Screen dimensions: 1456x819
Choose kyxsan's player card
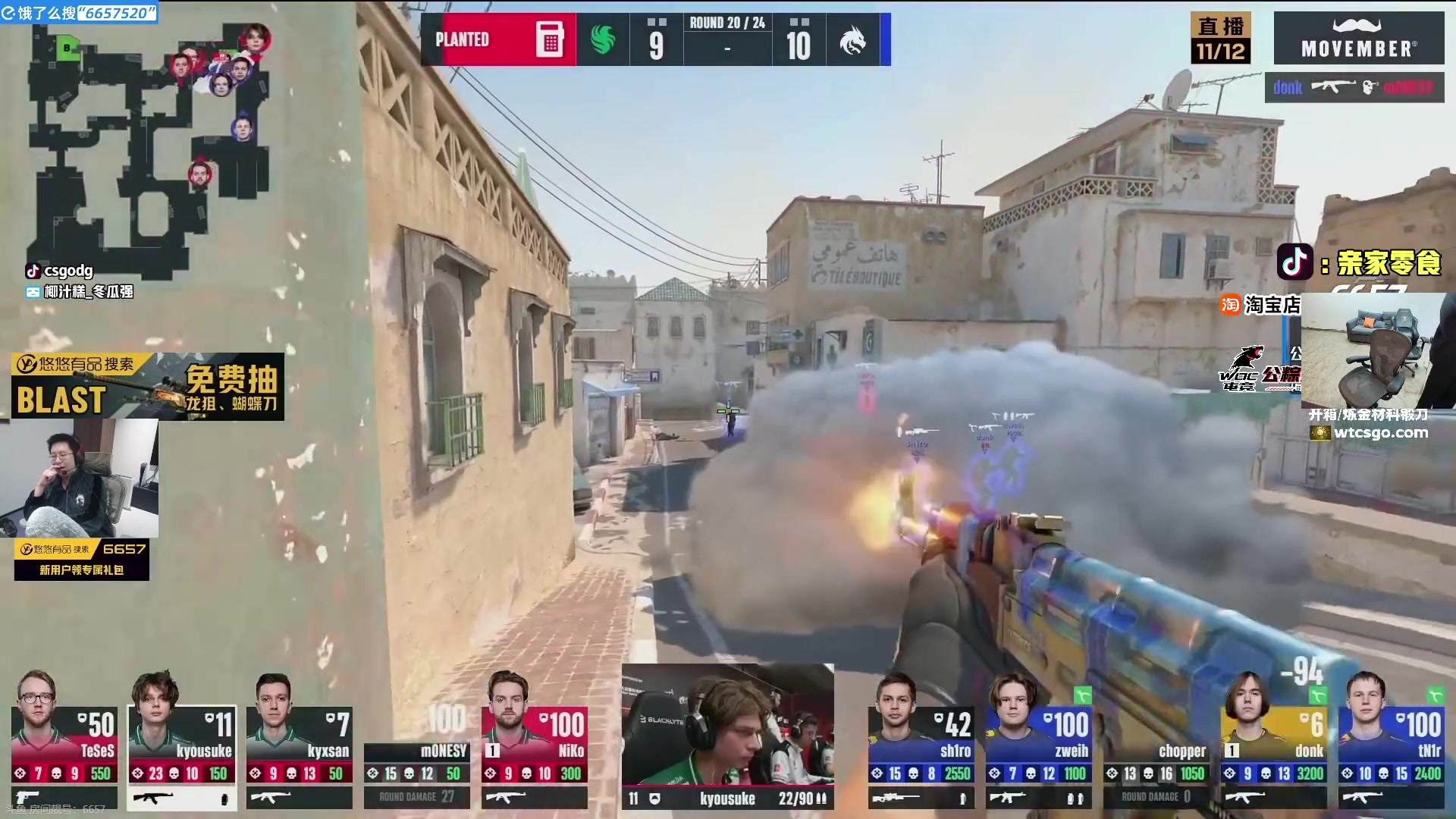[299, 739]
